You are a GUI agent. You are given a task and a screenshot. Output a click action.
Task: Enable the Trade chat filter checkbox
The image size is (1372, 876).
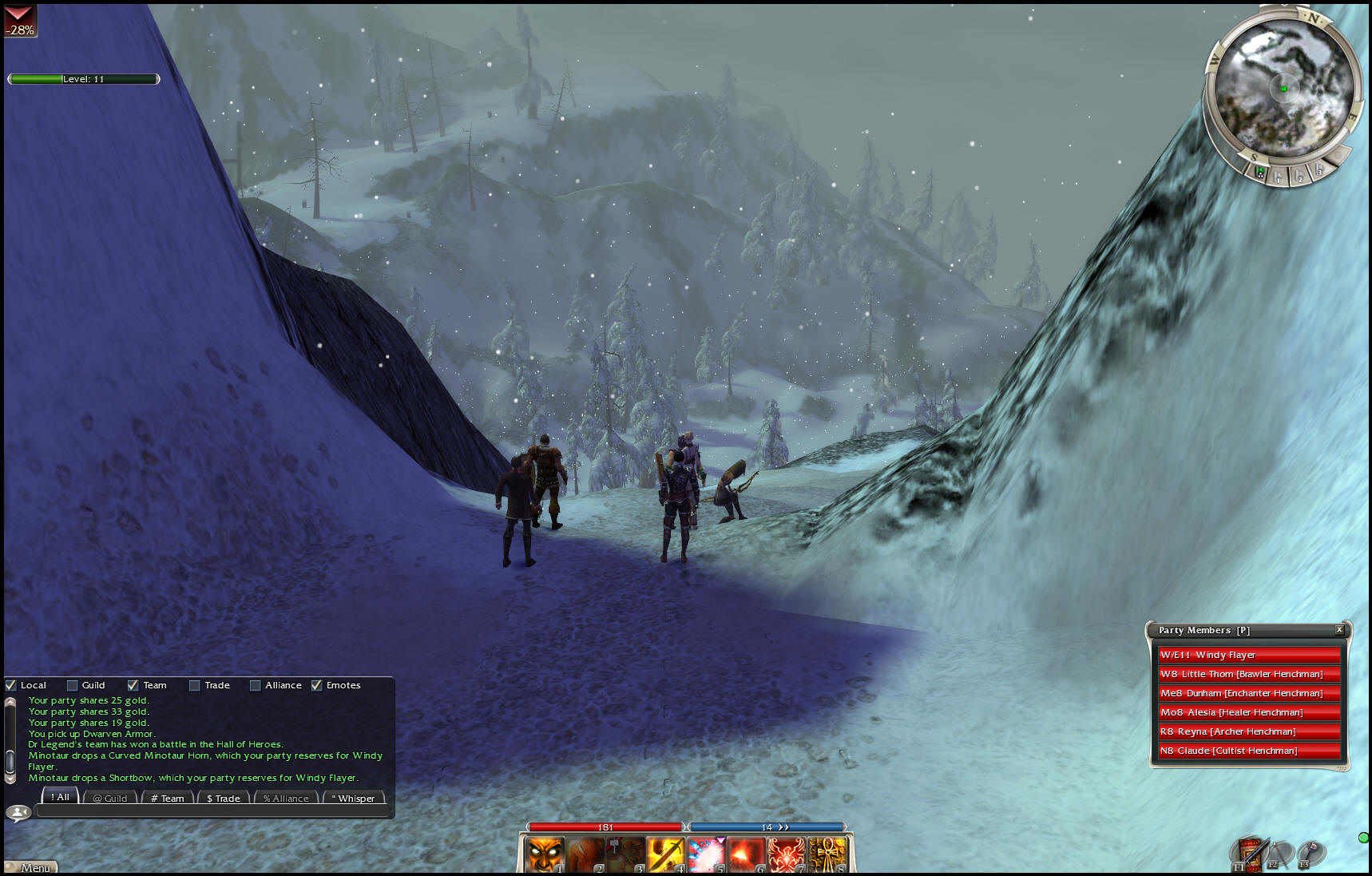[x=194, y=685]
